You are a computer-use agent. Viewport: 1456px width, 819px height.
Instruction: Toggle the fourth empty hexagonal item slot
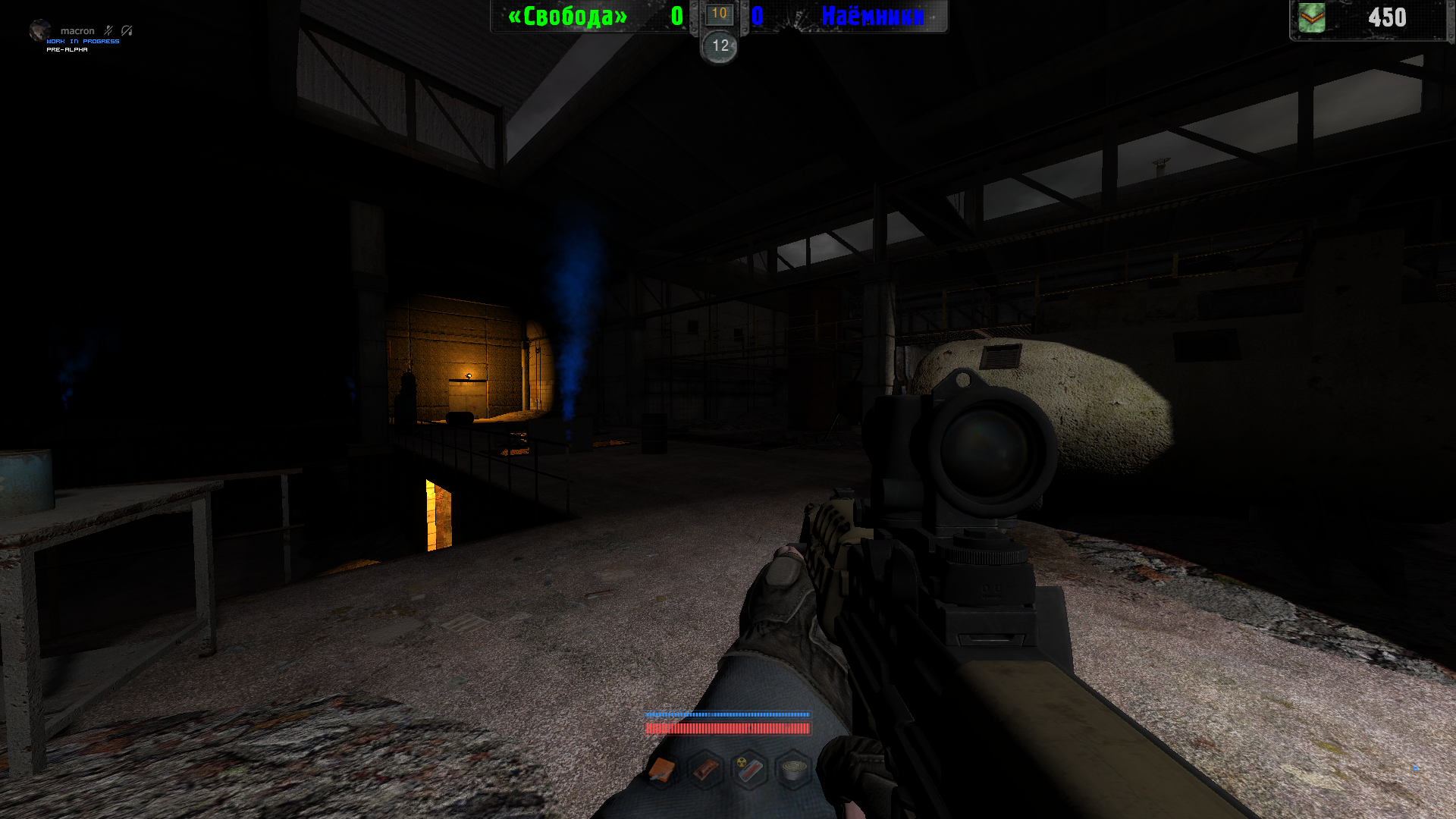[792, 770]
